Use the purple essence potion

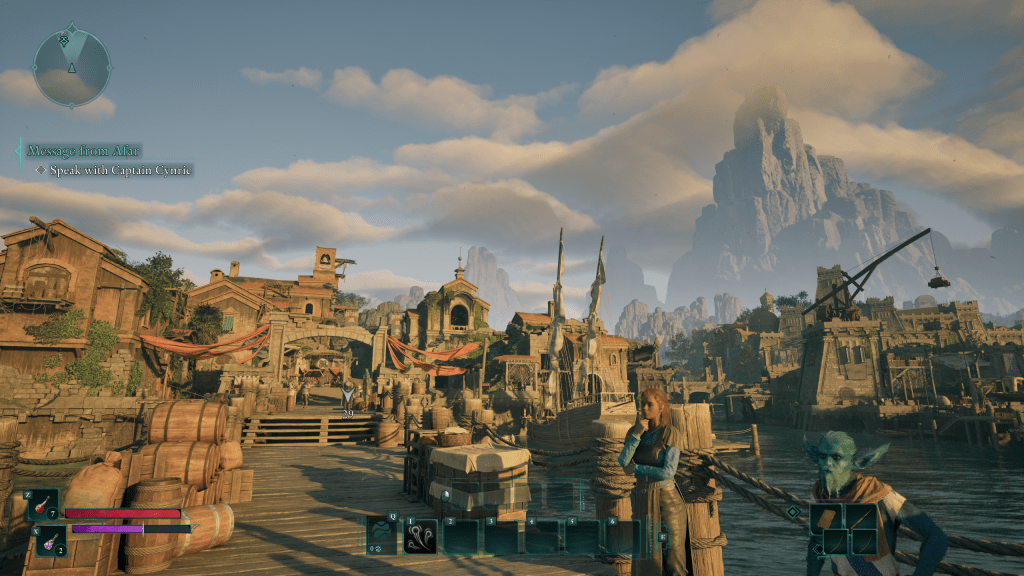tap(45, 540)
